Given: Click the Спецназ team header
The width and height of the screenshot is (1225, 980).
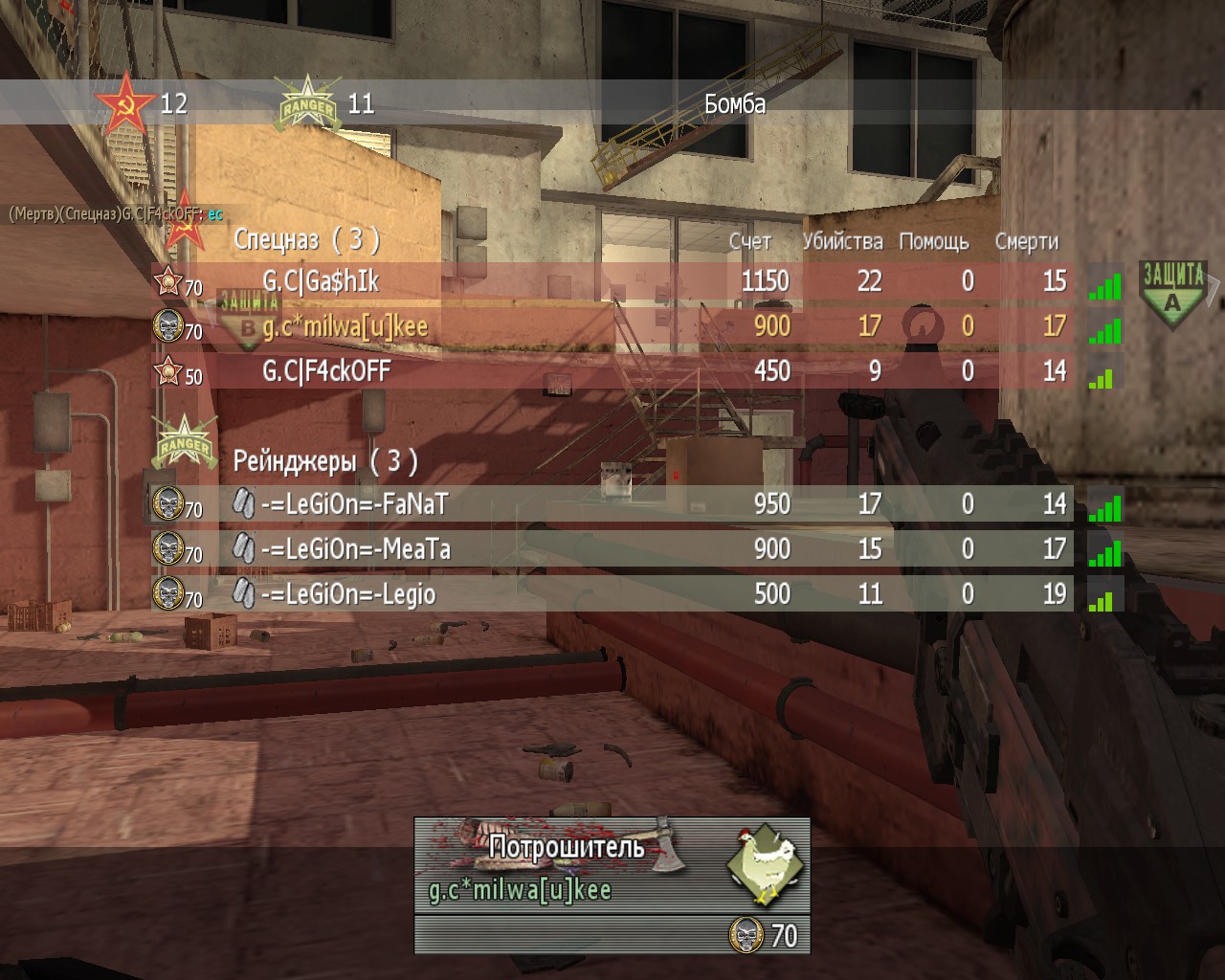Looking at the screenshot, I should [x=306, y=239].
